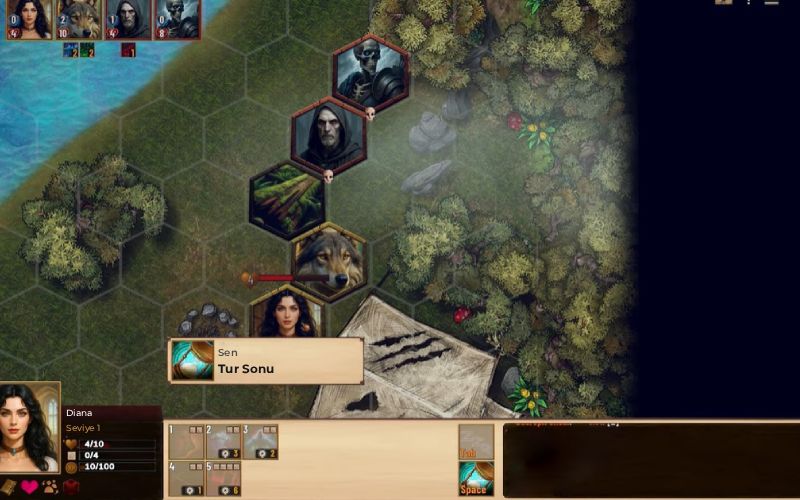Select the skeleton unit hex tile

click(370, 72)
